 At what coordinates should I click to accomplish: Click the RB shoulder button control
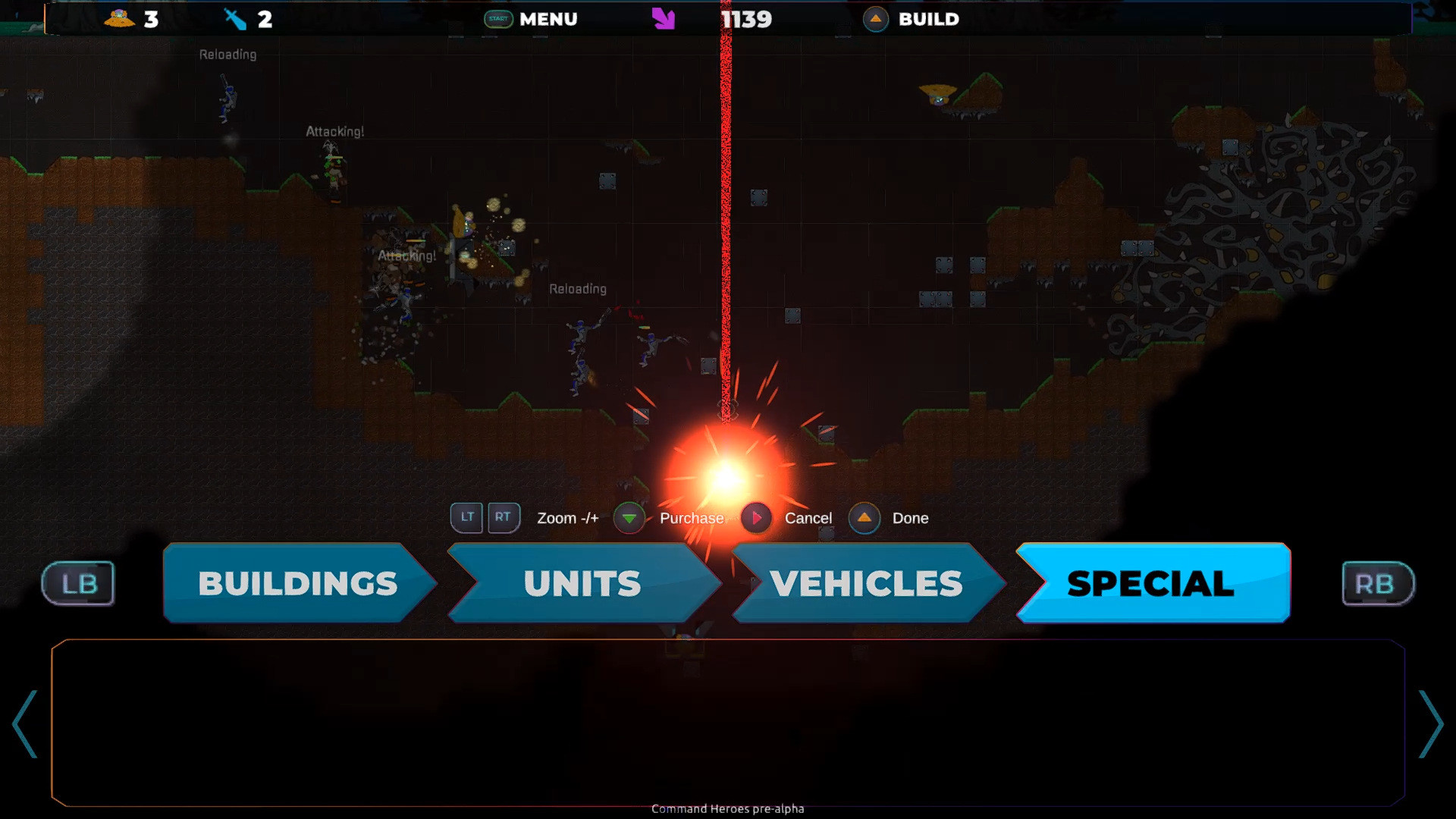(x=1377, y=583)
